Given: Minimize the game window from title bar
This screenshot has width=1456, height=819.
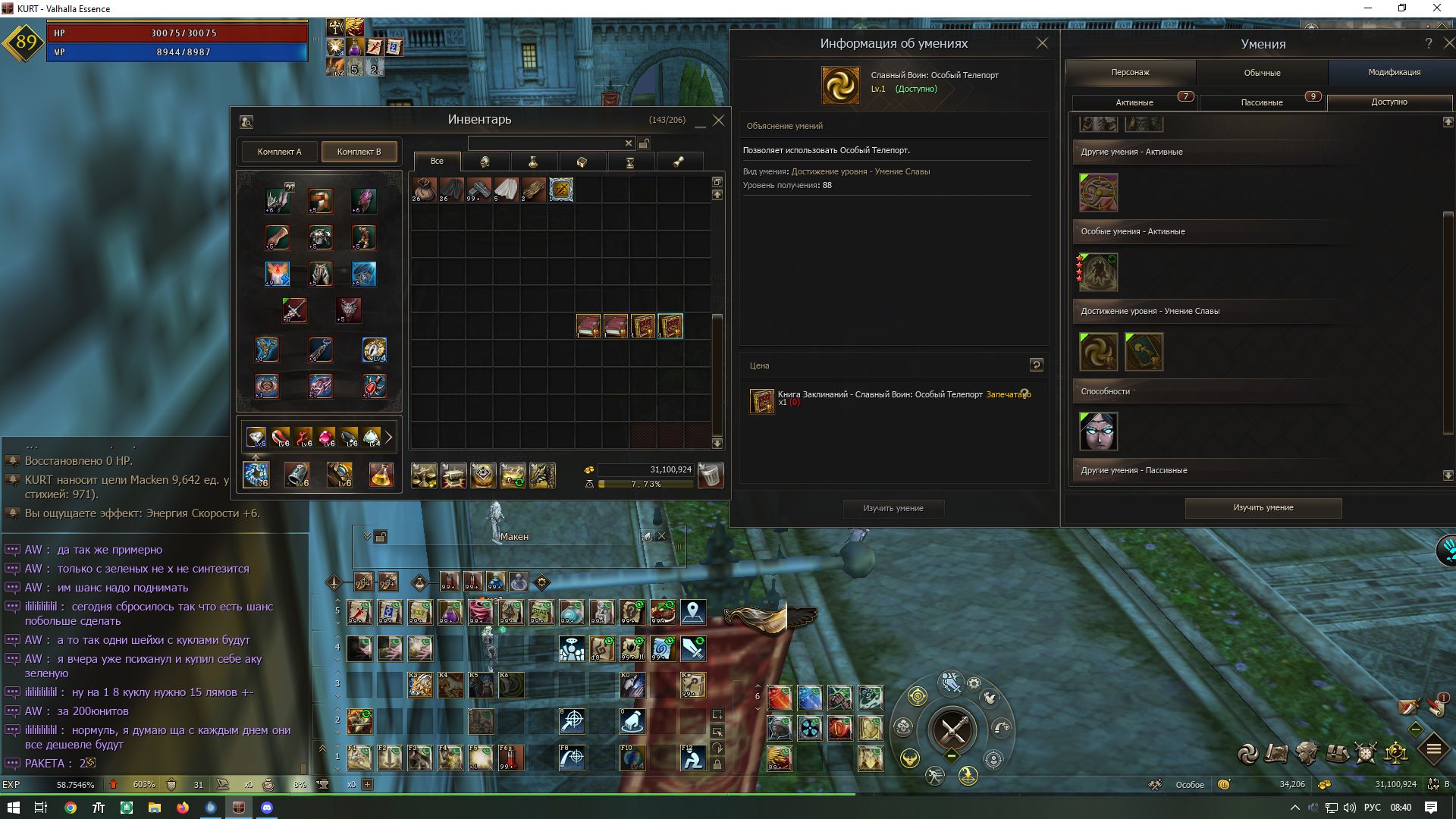Looking at the screenshot, I should coord(1369,8).
